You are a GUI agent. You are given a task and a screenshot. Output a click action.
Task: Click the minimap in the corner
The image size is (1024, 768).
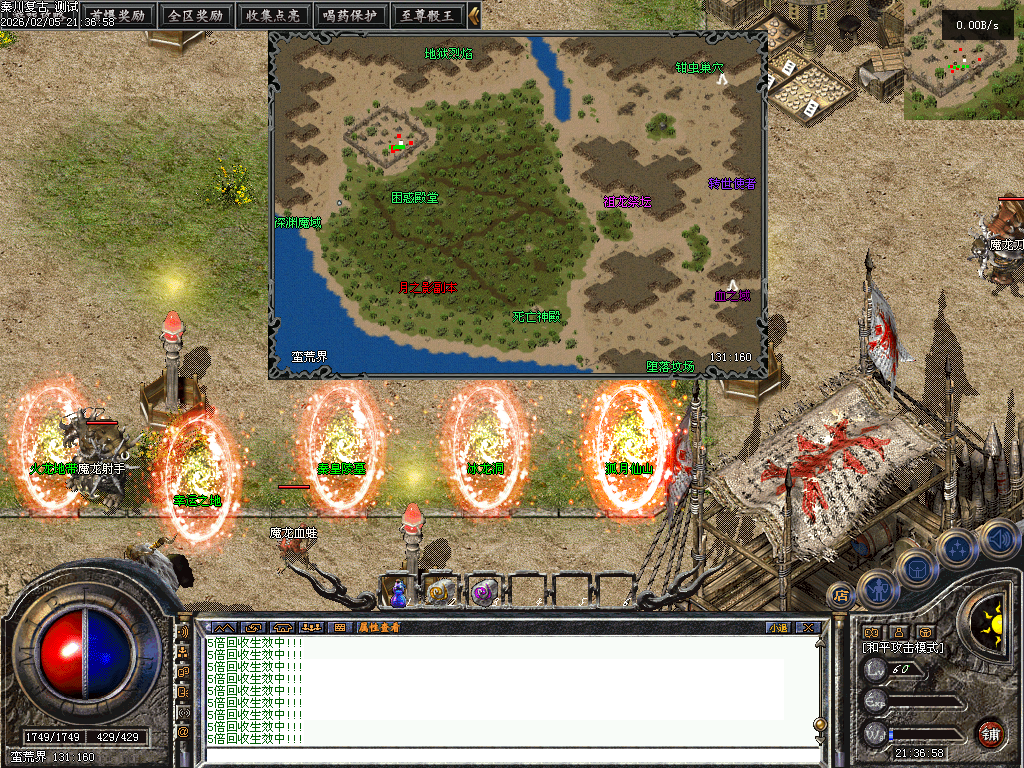pyautogui.click(x=963, y=60)
